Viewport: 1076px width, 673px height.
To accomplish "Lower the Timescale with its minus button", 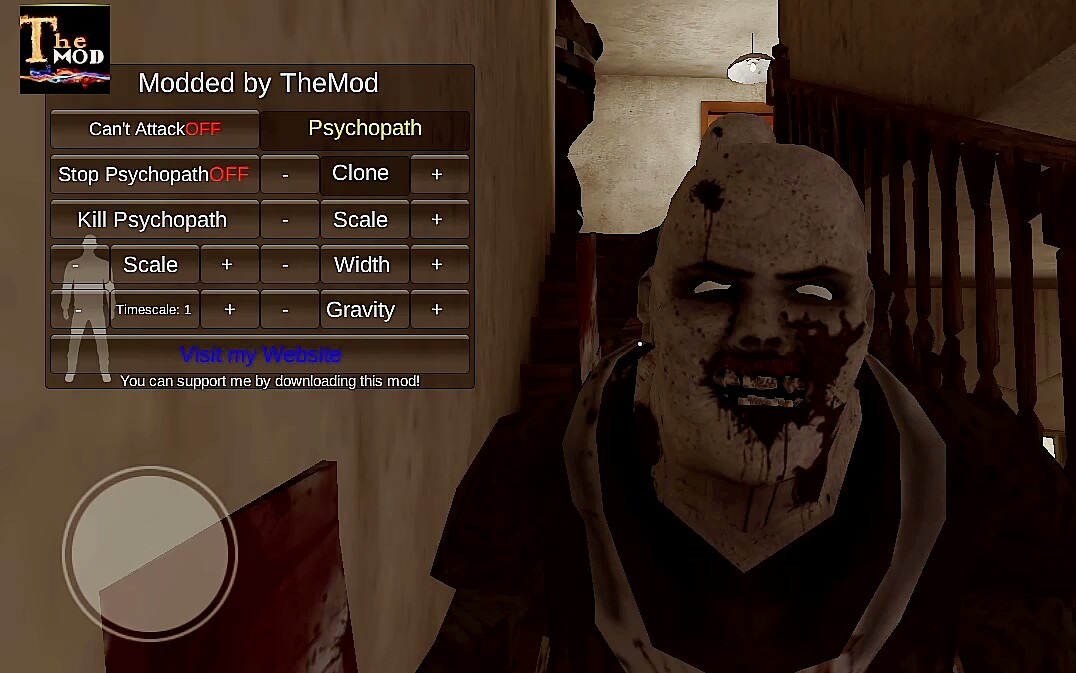I will (x=79, y=310).
